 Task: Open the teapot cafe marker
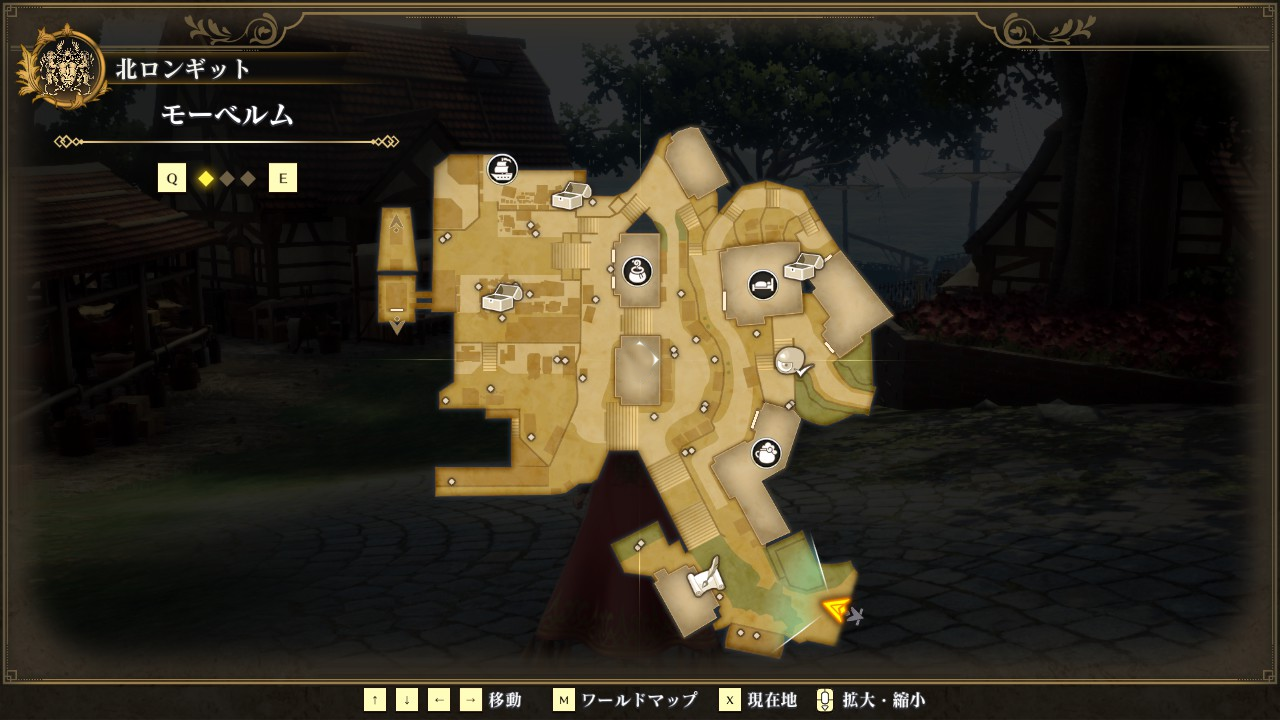[x=766, y=453]
